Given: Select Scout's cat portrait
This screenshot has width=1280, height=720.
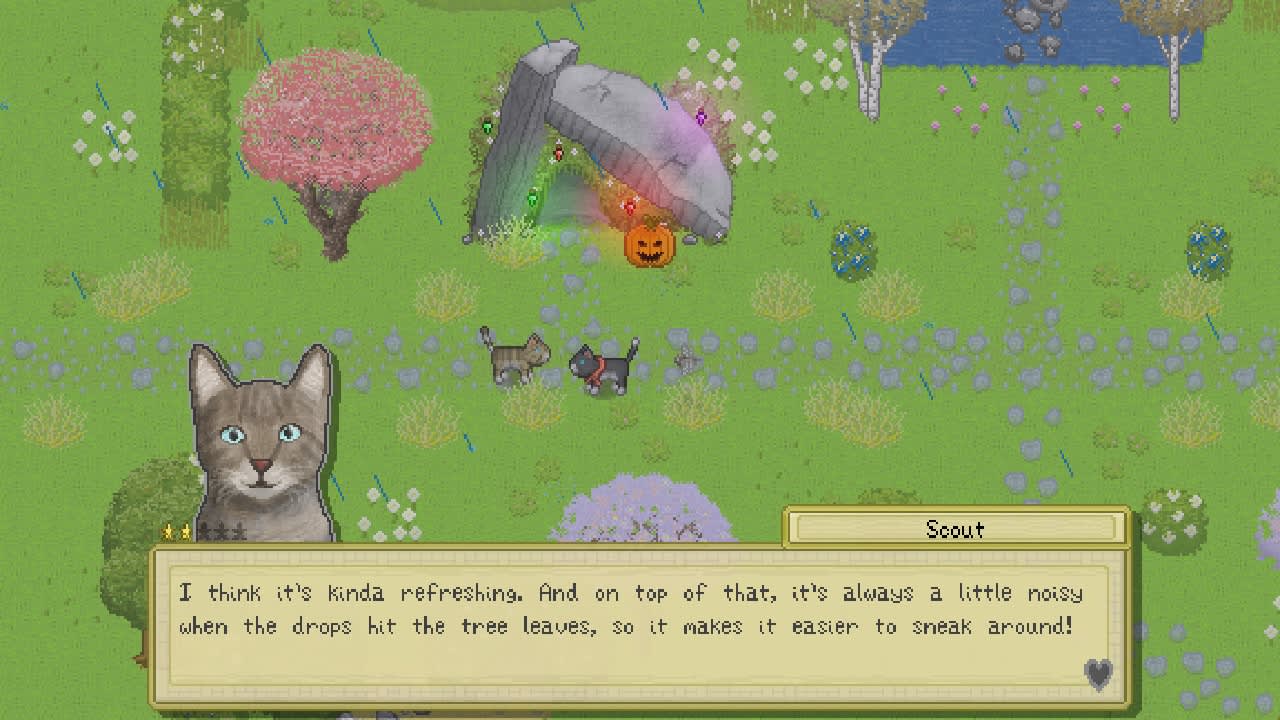Looking at the screenshot, I should tap(258, 440).
